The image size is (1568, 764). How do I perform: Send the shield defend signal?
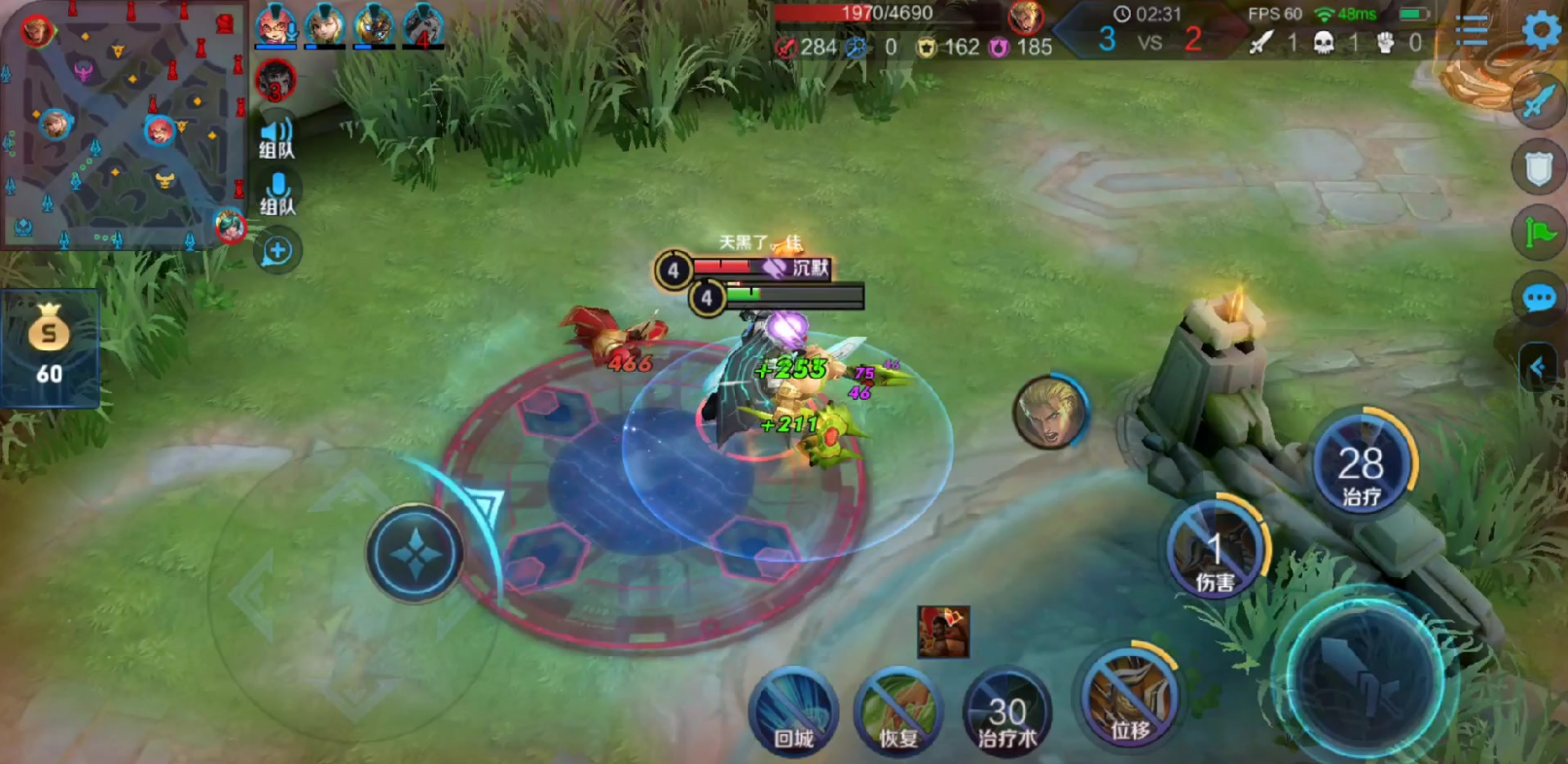tap(1538, 168)
